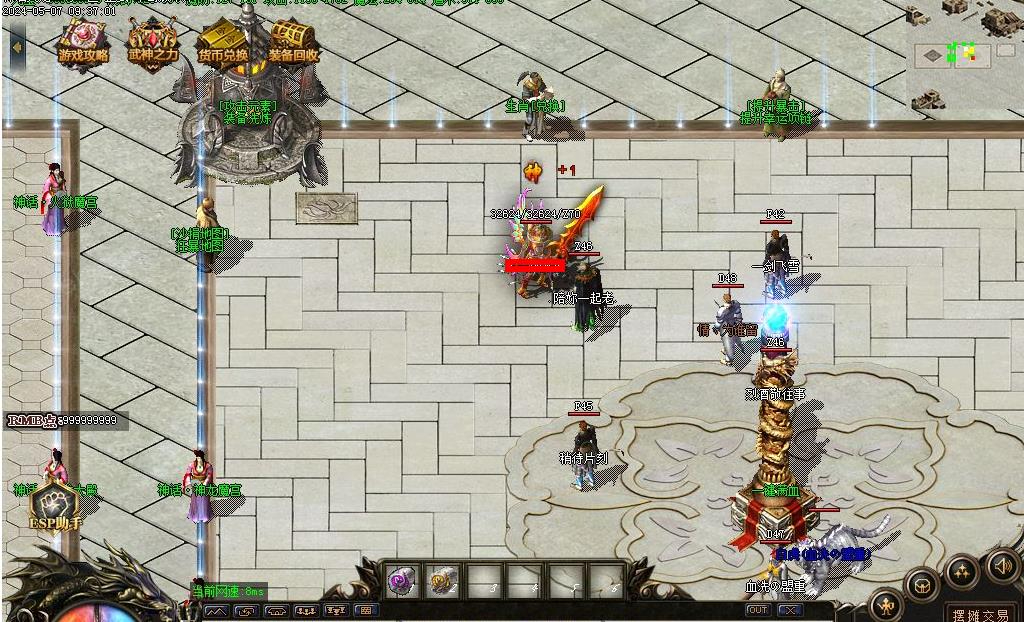Toggle the sound speaker button
Screen dimensions: 1024x622
coord(1002,565)
